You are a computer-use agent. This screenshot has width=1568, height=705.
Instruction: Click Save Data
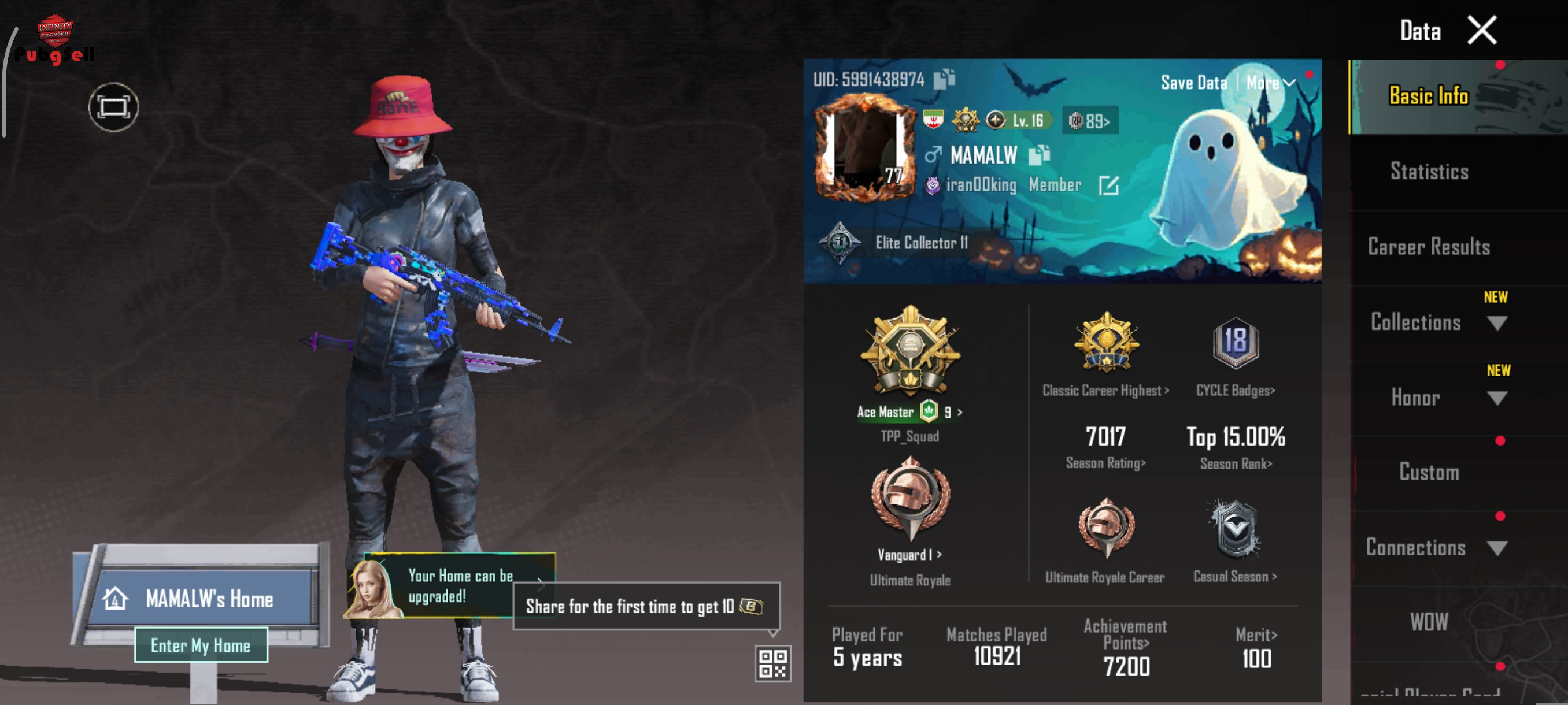pyautogui.click(x=1193, y=83)
